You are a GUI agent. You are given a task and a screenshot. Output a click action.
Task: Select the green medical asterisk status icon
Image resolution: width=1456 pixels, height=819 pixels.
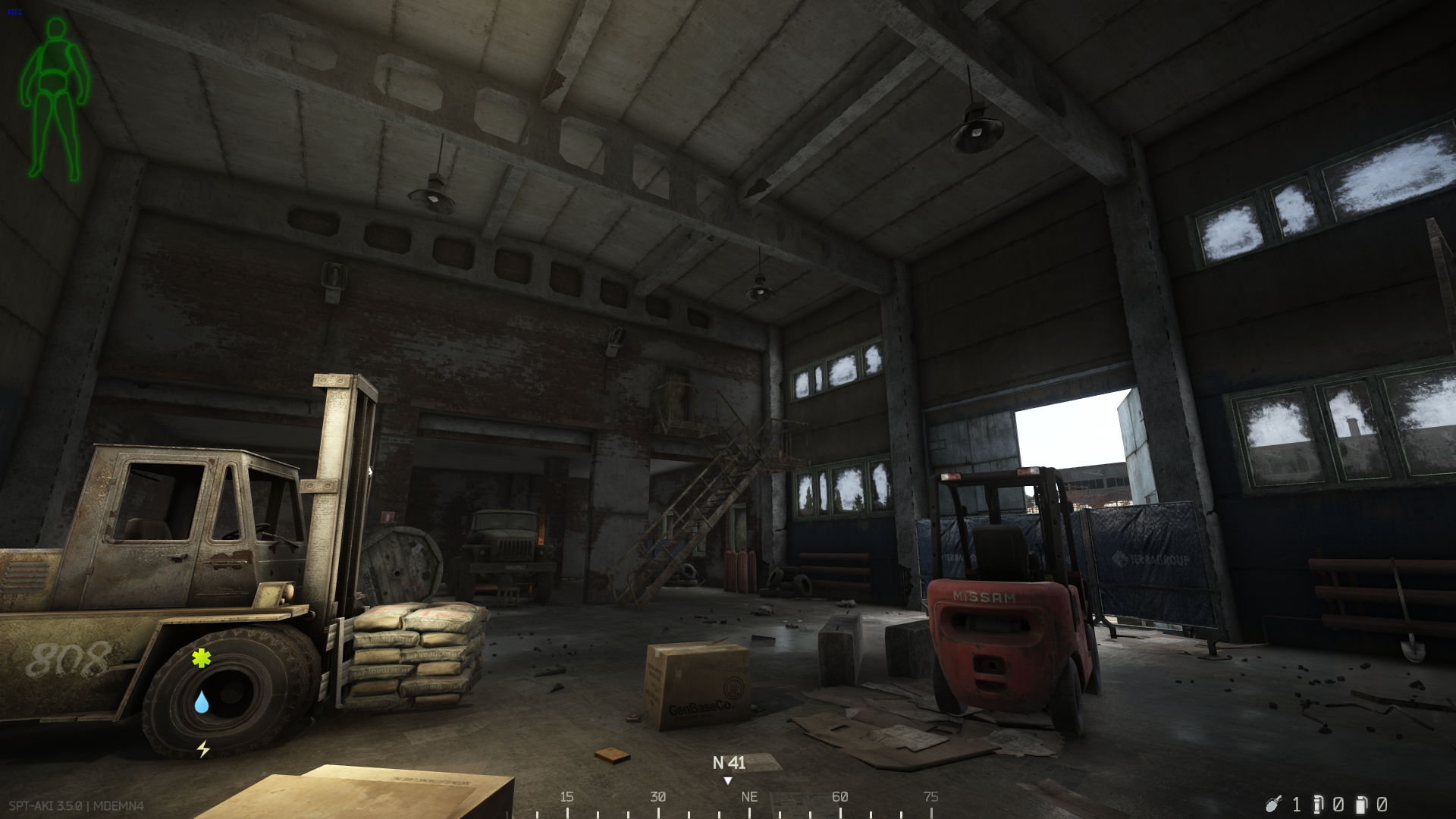point(201,658)
